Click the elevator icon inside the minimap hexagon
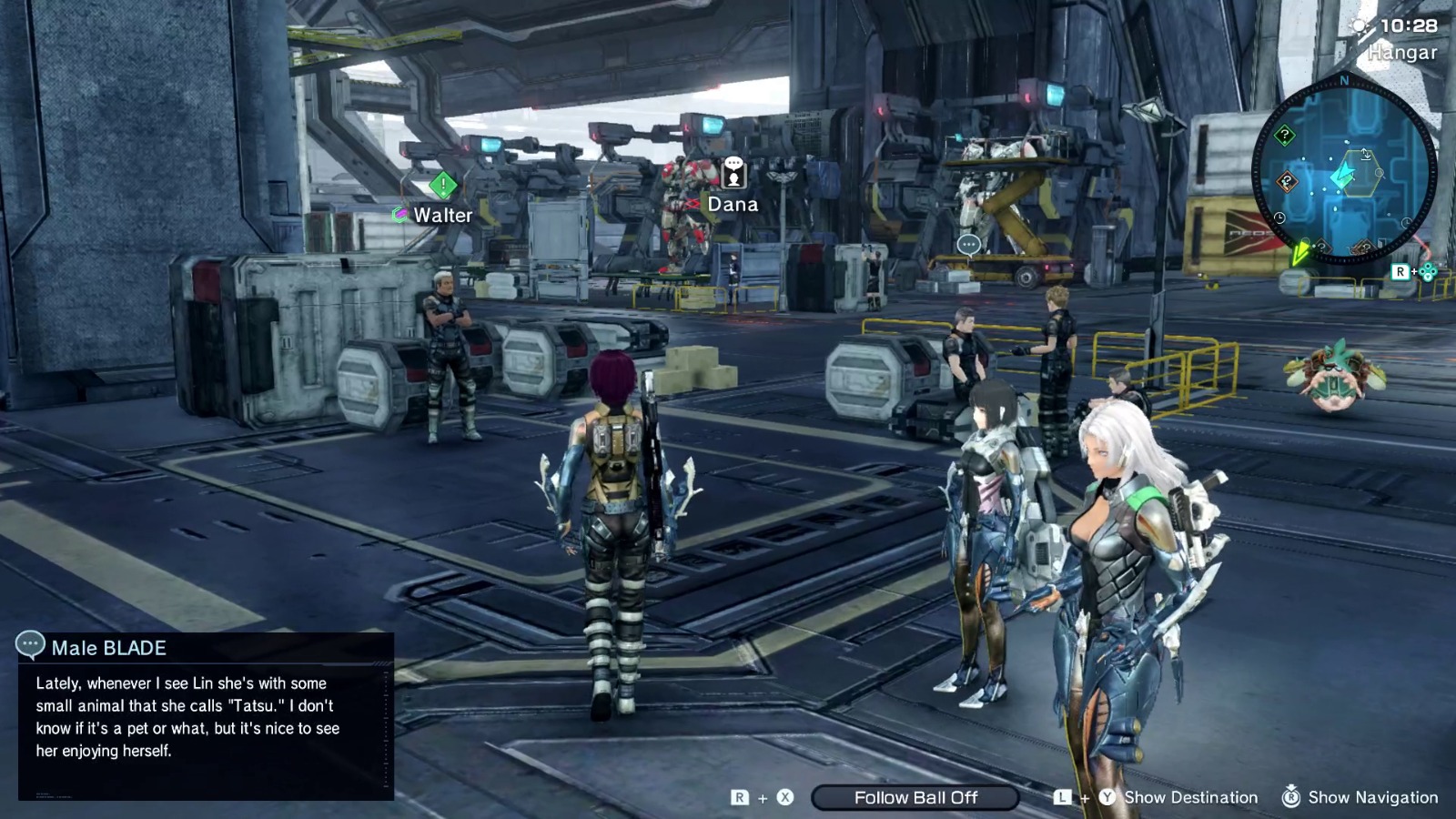 tap(1366, 154)
